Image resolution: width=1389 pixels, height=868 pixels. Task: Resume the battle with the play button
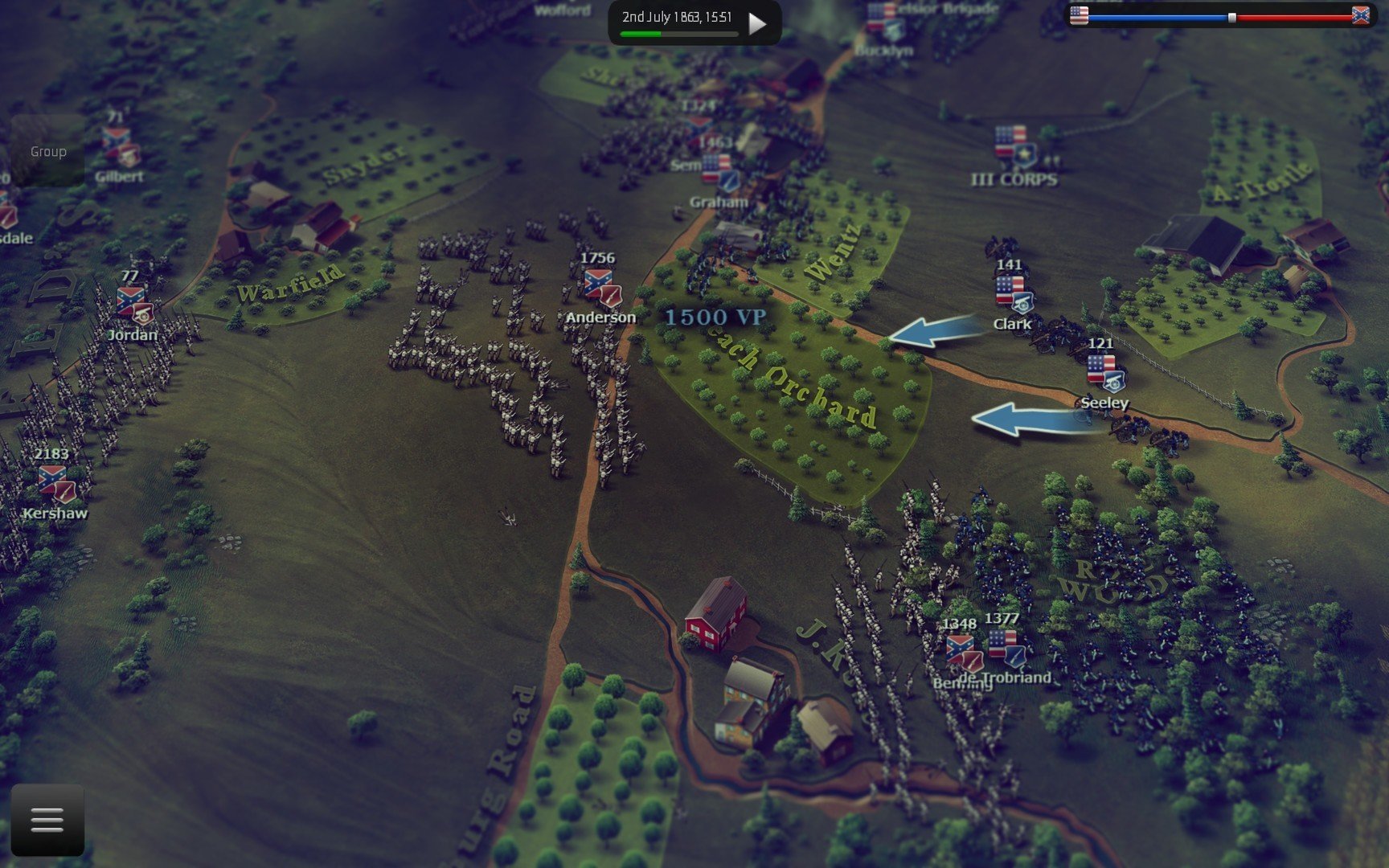756,23
